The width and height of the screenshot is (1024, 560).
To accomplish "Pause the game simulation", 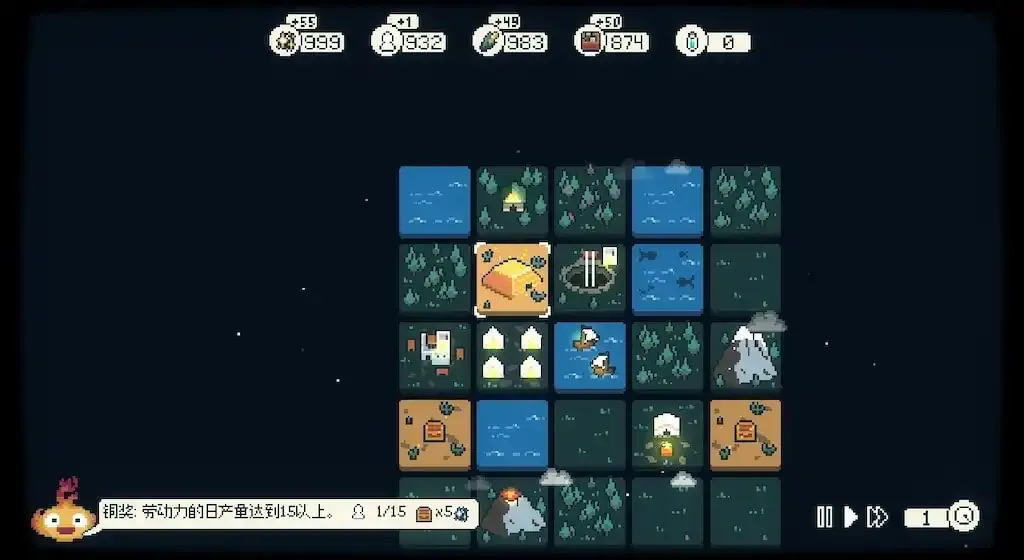I will (825, 517).
